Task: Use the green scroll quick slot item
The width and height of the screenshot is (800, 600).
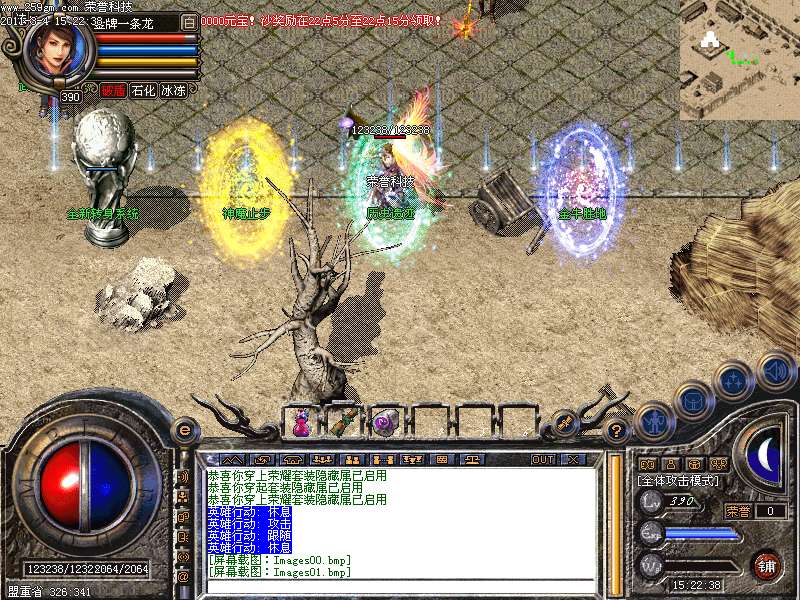Action: coord(343,423)
